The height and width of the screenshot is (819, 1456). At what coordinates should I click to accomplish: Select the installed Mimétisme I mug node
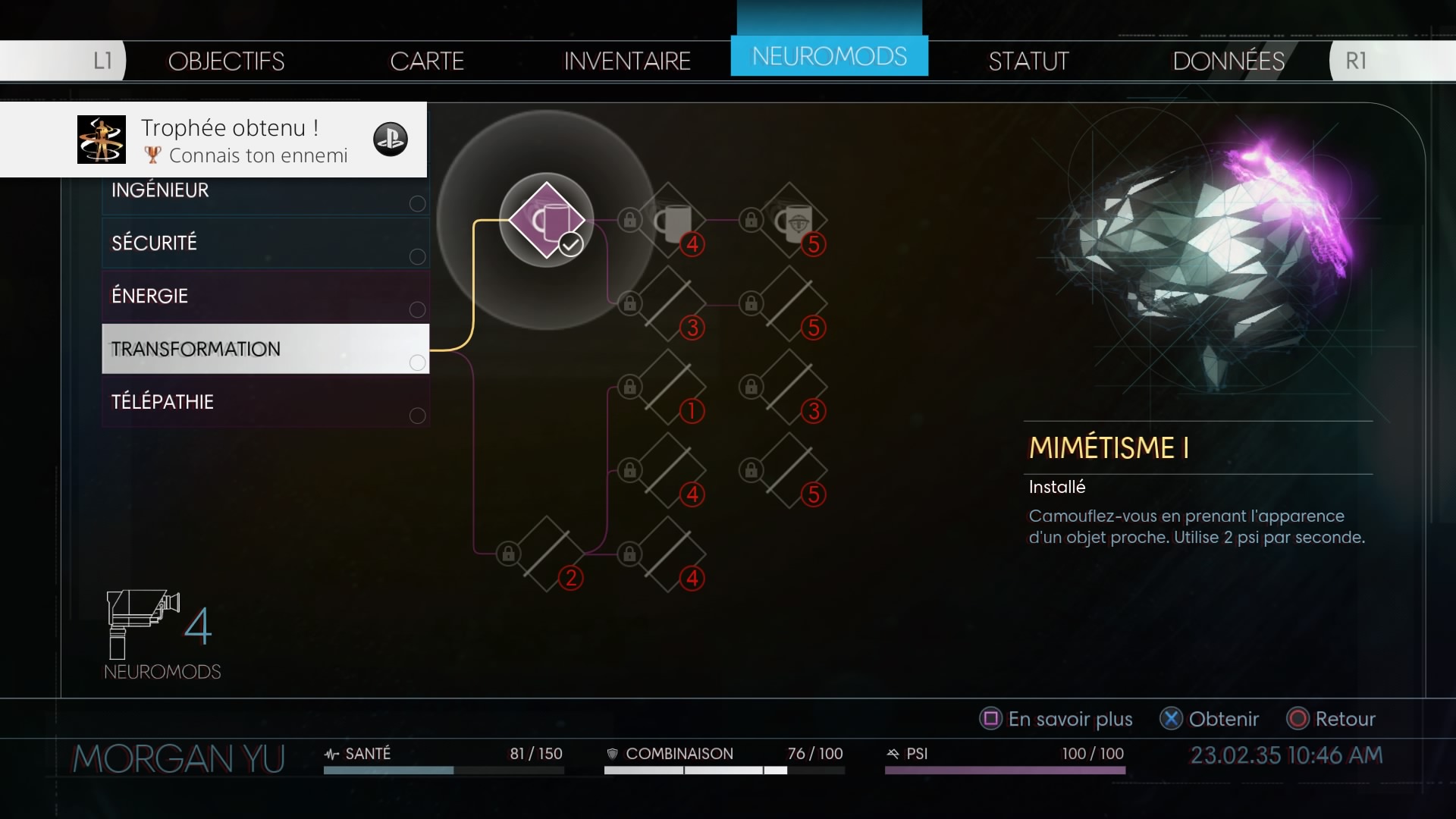547,220
